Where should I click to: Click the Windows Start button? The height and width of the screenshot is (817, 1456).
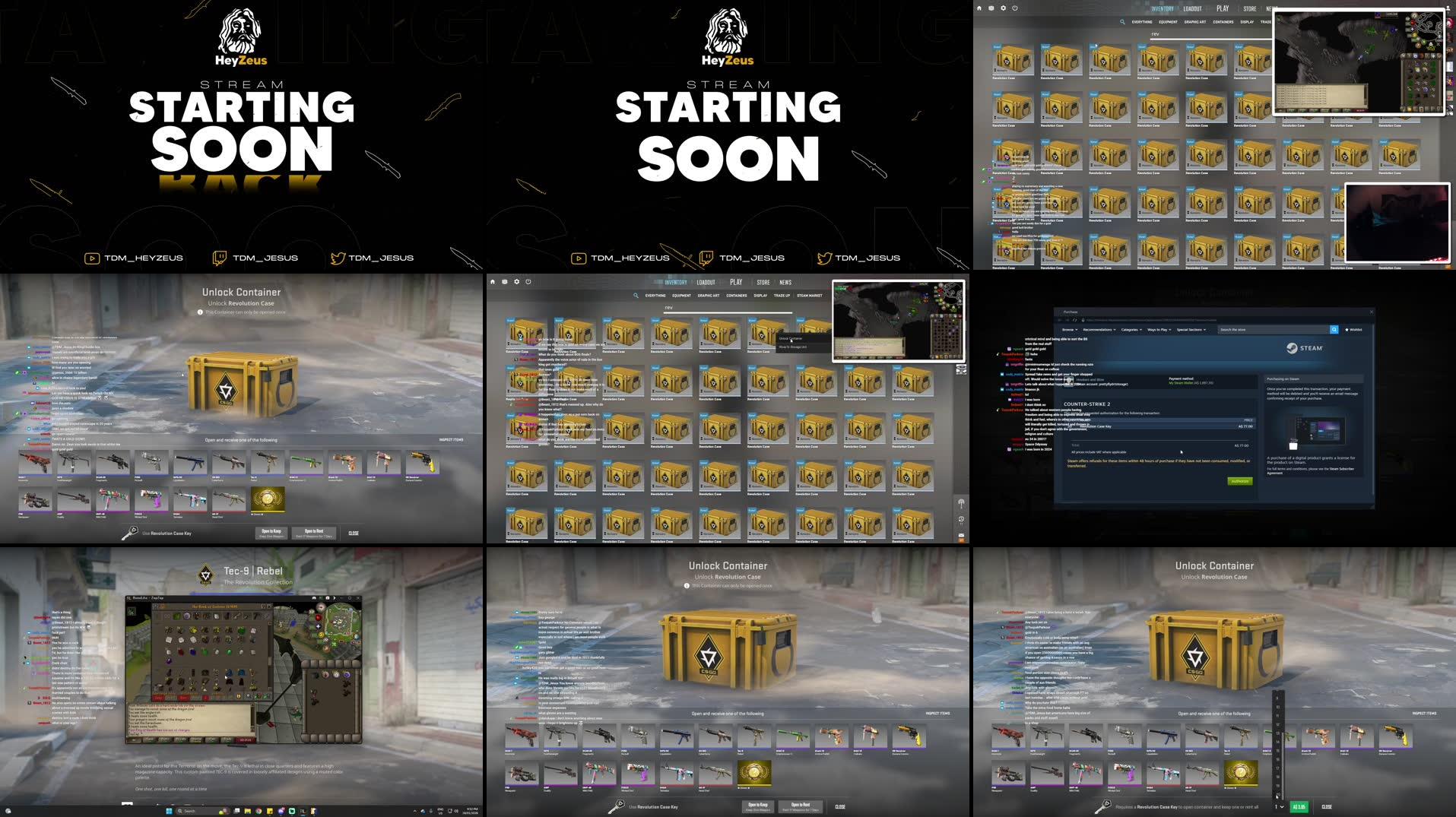pos(169,811)
